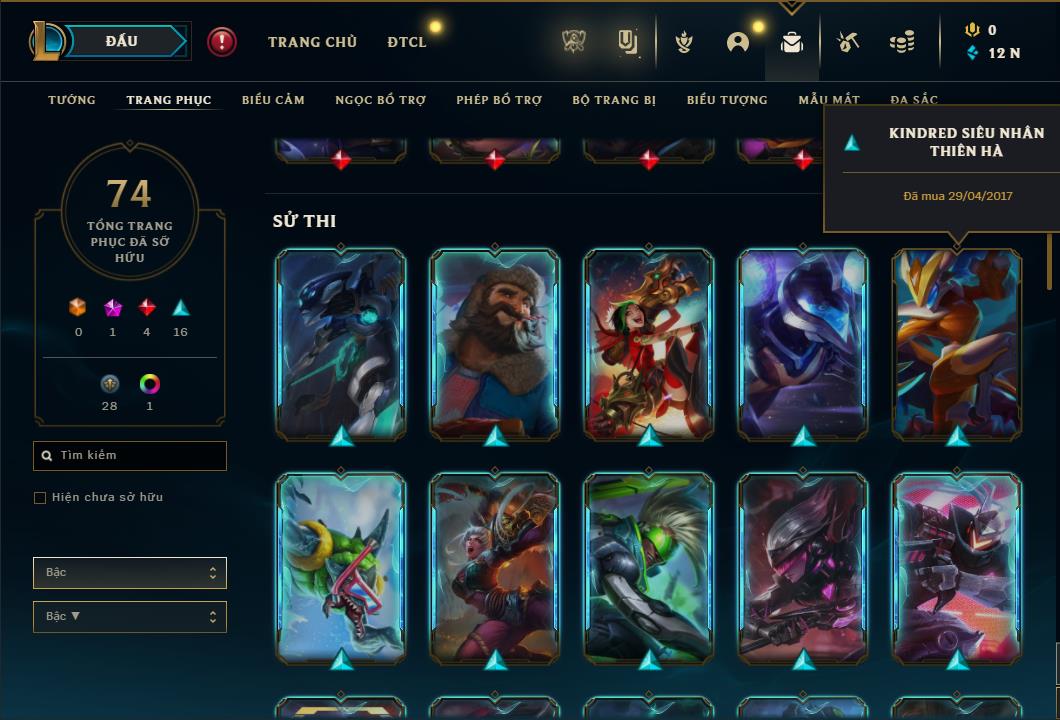The image size is (1060, 720).
Task: Click the ĐẤU play button
Action: click(122, 41)
